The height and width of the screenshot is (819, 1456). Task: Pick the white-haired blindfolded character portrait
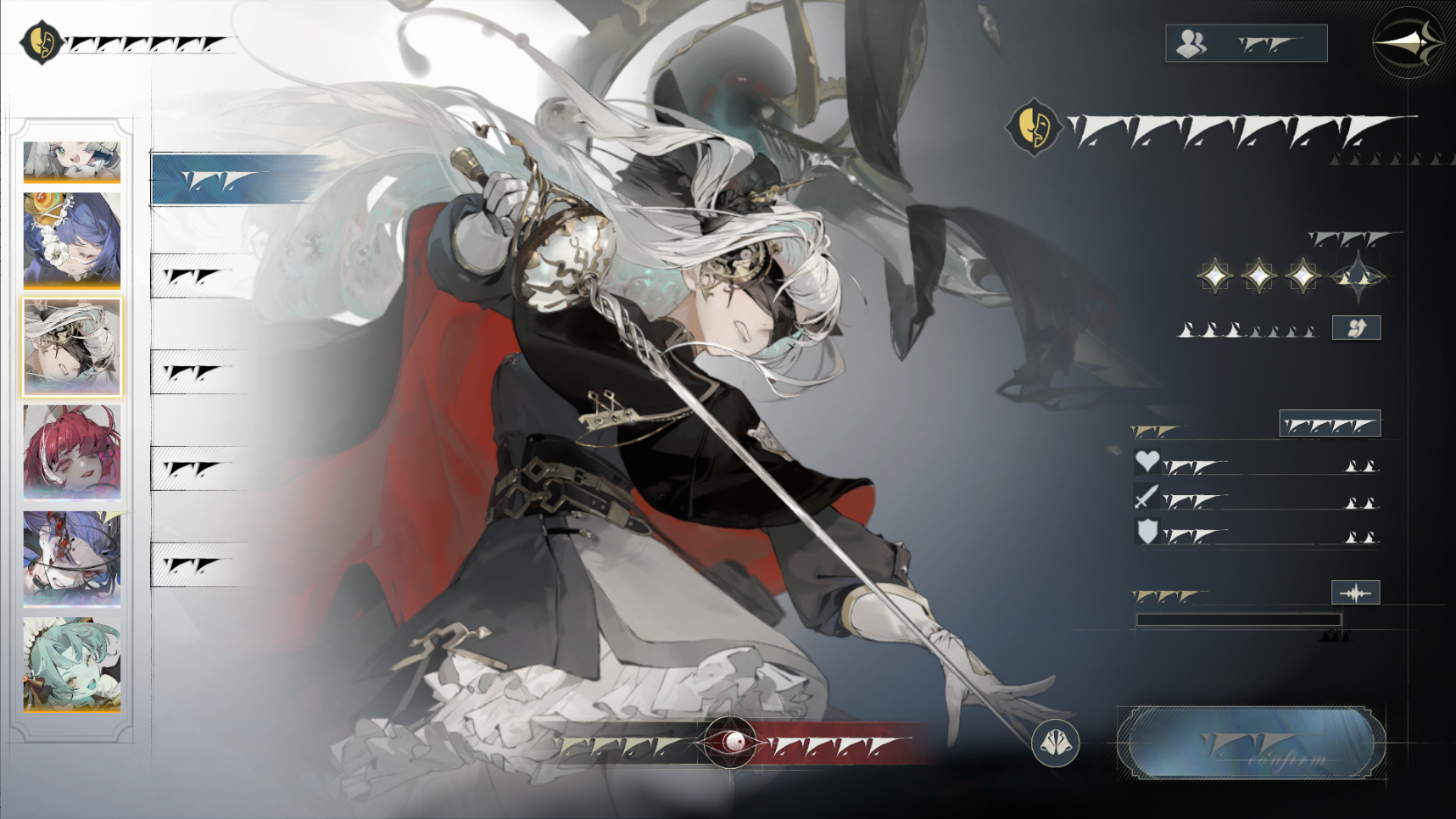[72, 347]
